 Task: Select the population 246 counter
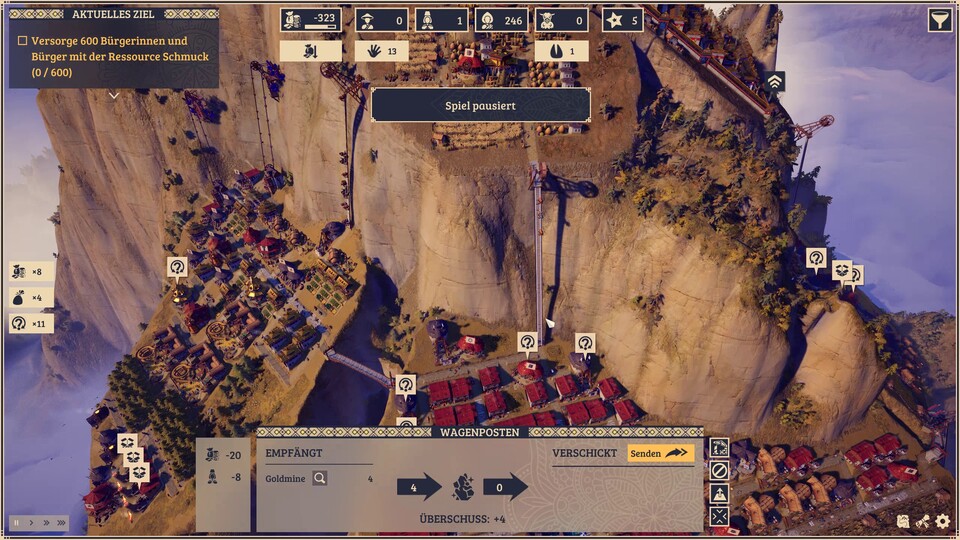tap(501, 20)
